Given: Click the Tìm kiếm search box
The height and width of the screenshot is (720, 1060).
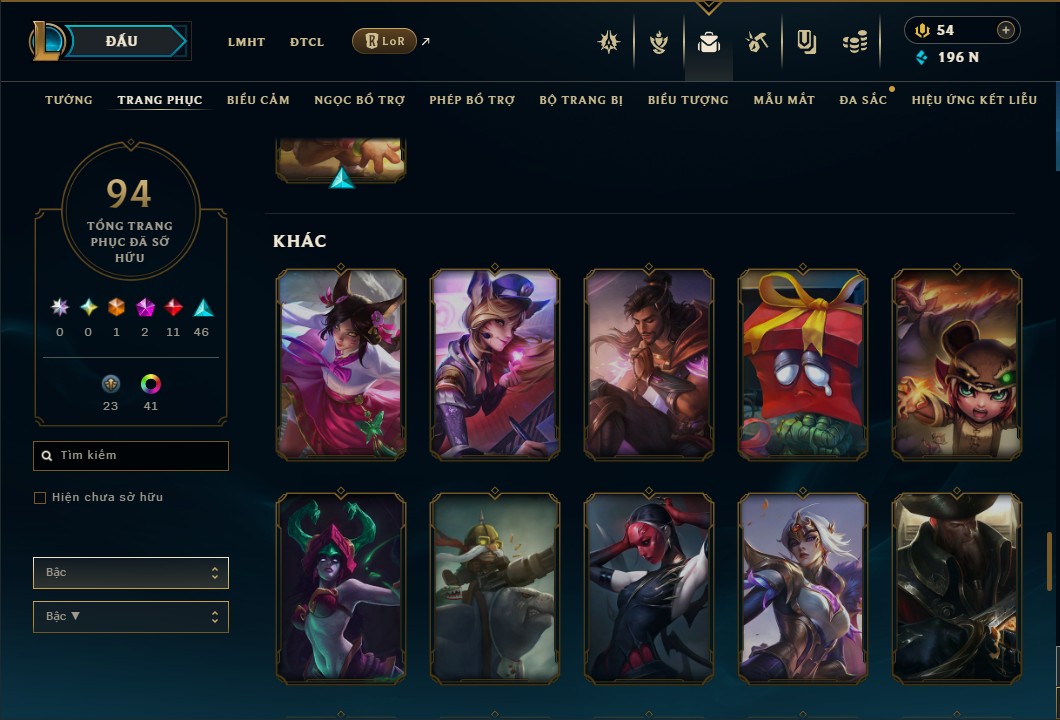Looking at the screenshot, I should (131, 456).
